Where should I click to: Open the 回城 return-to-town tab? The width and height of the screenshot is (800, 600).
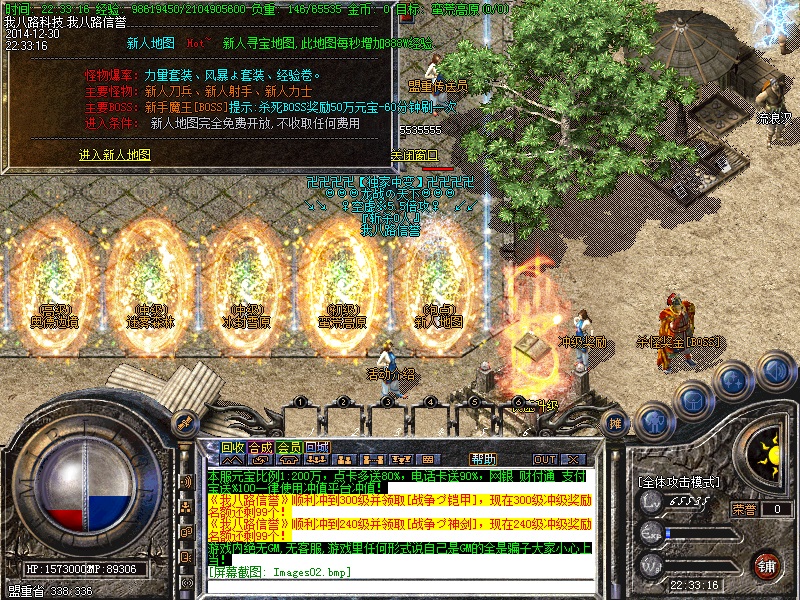tap(316, 447)
